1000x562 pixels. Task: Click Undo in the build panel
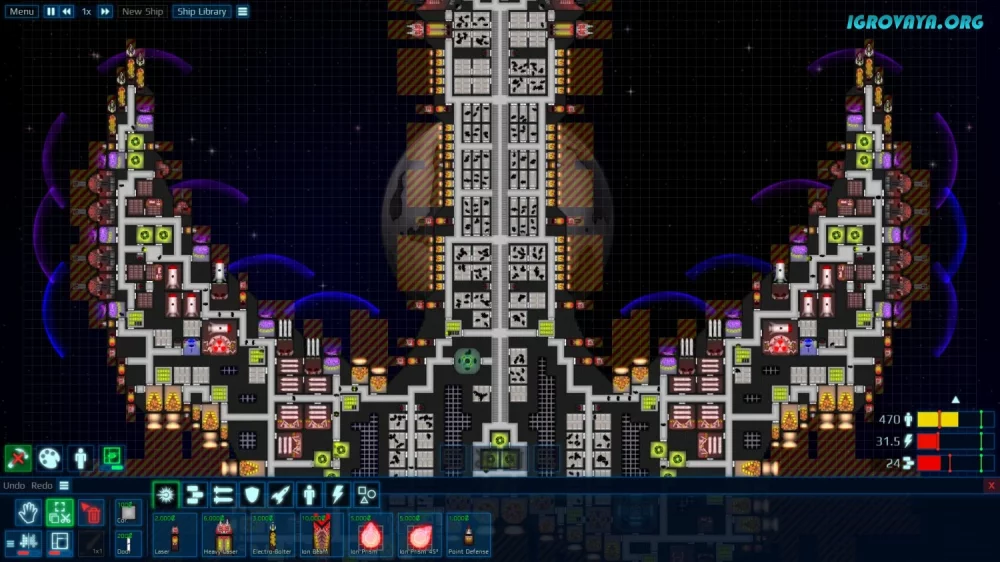pyautogui.click(x=14, y=485)
